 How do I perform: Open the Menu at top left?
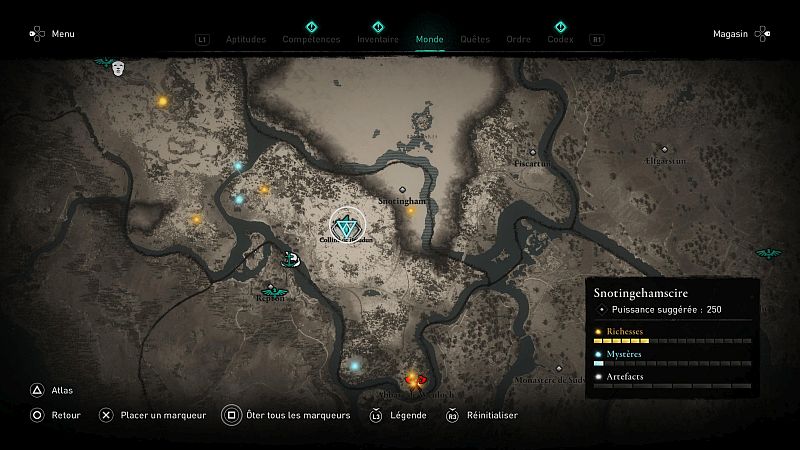52,34
